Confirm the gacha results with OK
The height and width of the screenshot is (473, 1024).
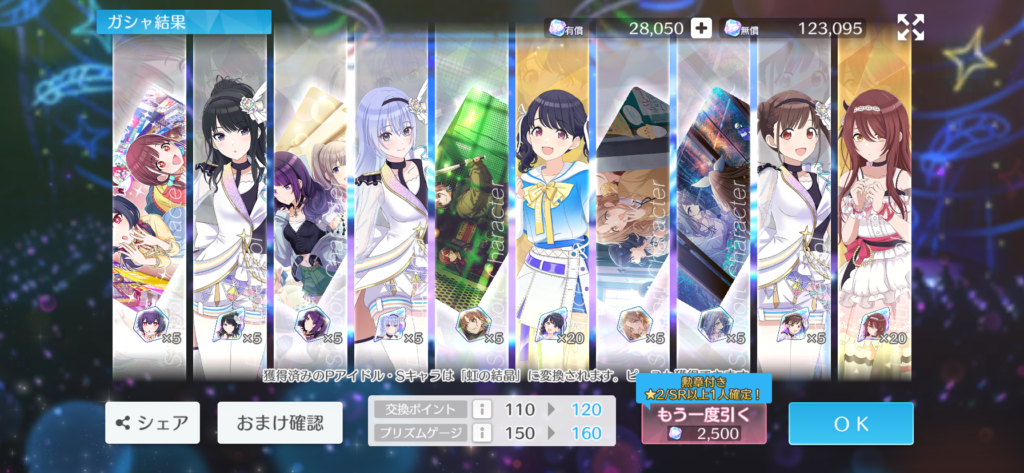pyautogui.click(x=851, y=423)
